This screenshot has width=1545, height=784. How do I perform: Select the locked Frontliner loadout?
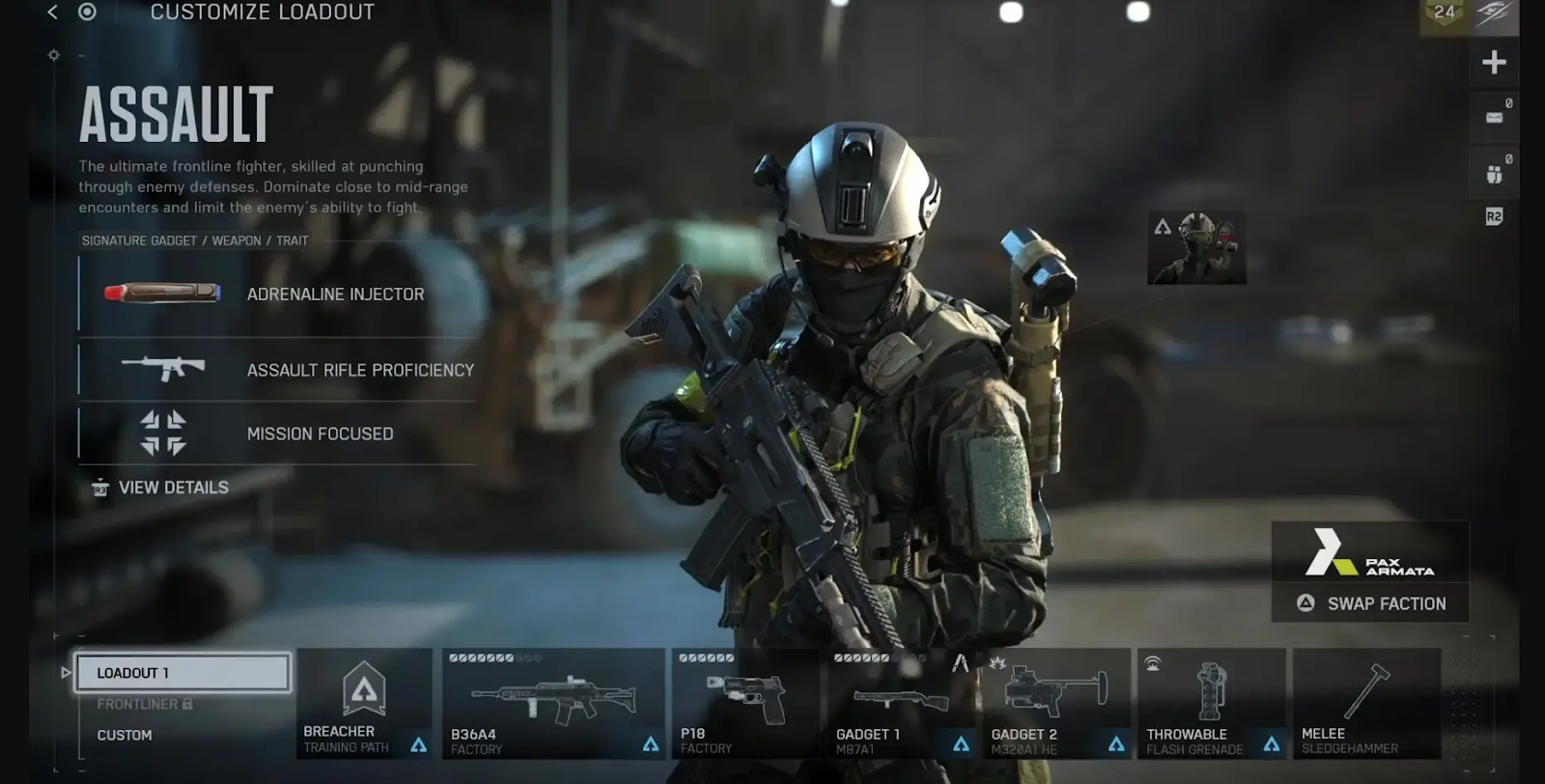(x=145, y=704)
